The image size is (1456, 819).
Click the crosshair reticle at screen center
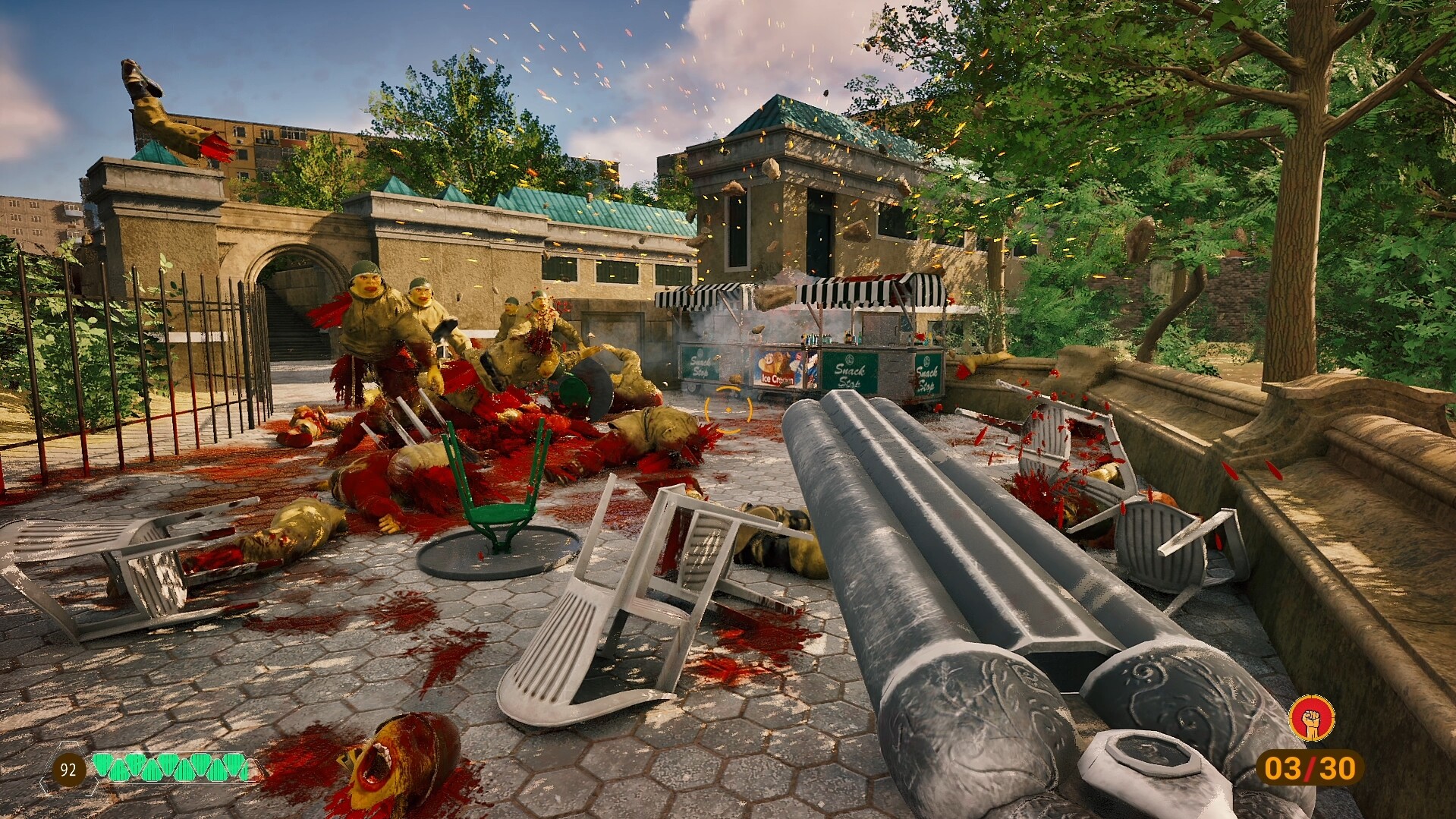pyautogui.click(x=729, y=408)
